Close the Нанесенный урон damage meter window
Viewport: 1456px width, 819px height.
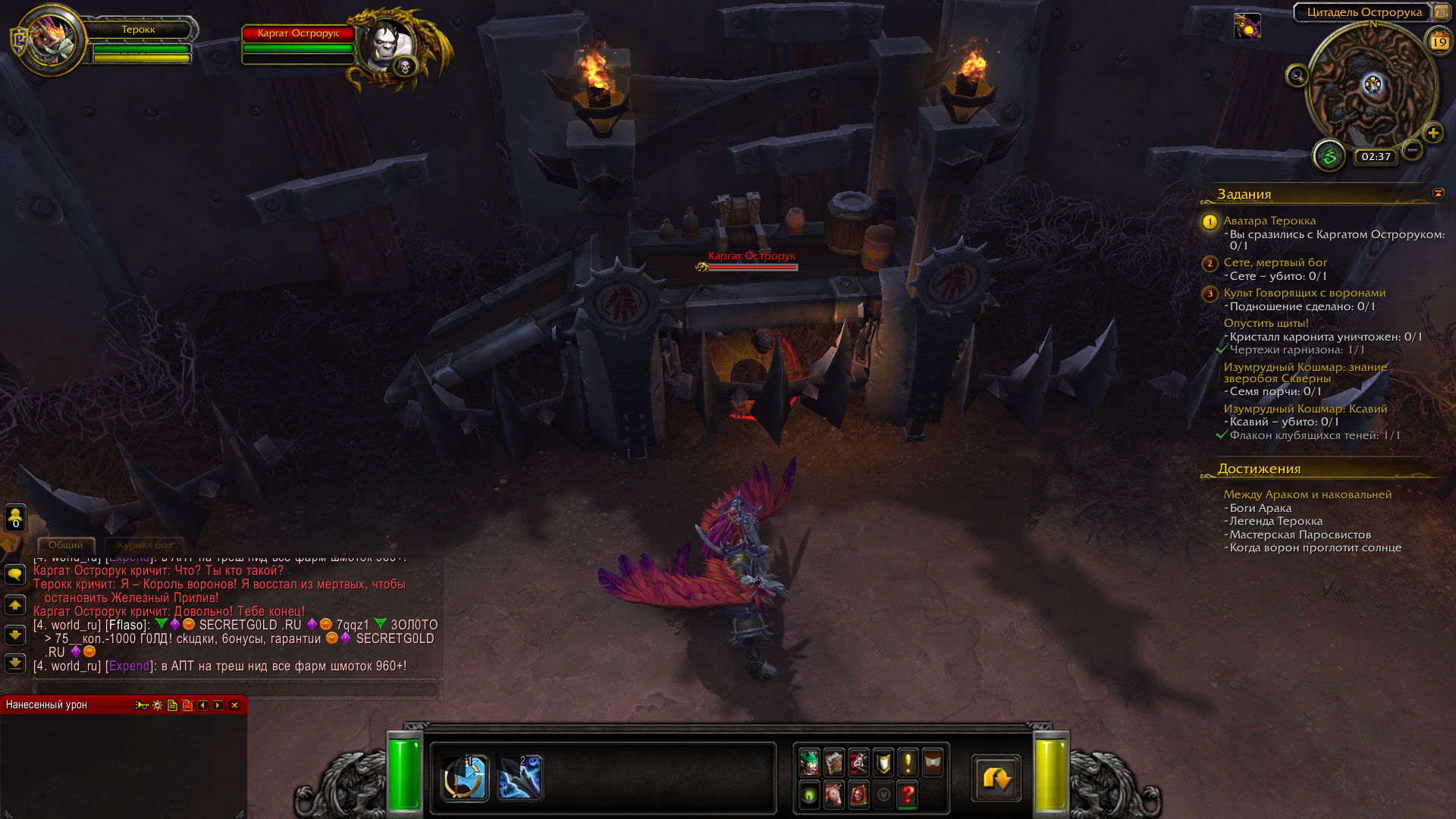[234, 705]
